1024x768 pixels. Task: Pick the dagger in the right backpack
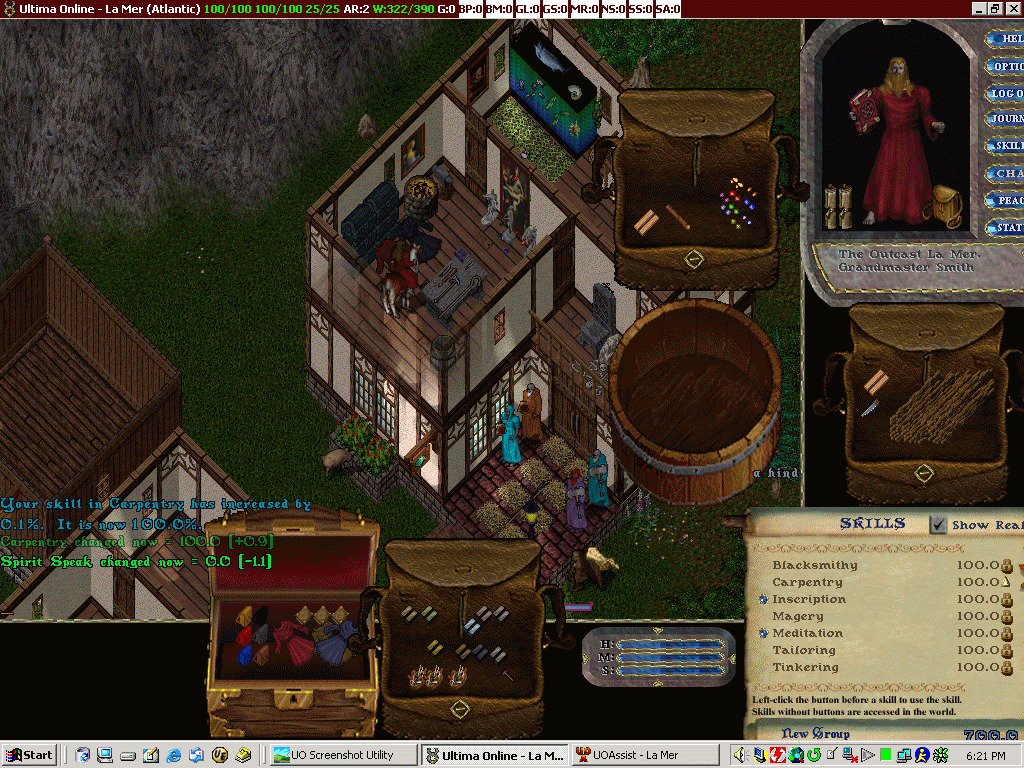(x=869, y=409)
